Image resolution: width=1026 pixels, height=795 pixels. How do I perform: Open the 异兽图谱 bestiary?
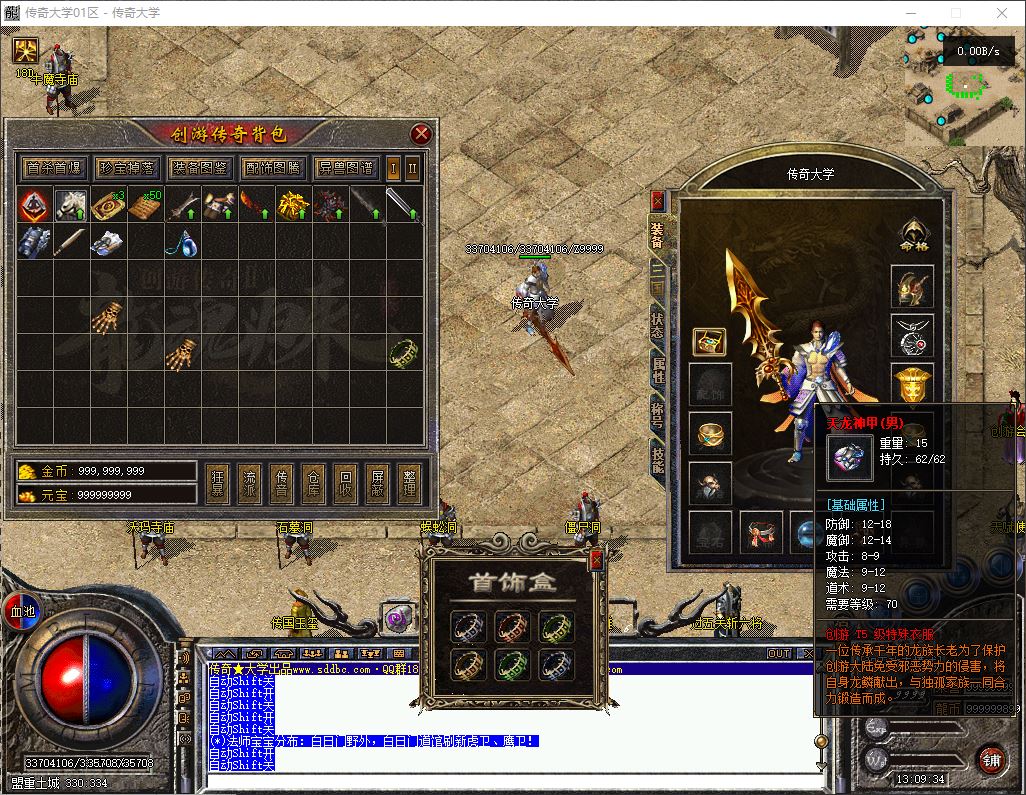coord(345,167)
